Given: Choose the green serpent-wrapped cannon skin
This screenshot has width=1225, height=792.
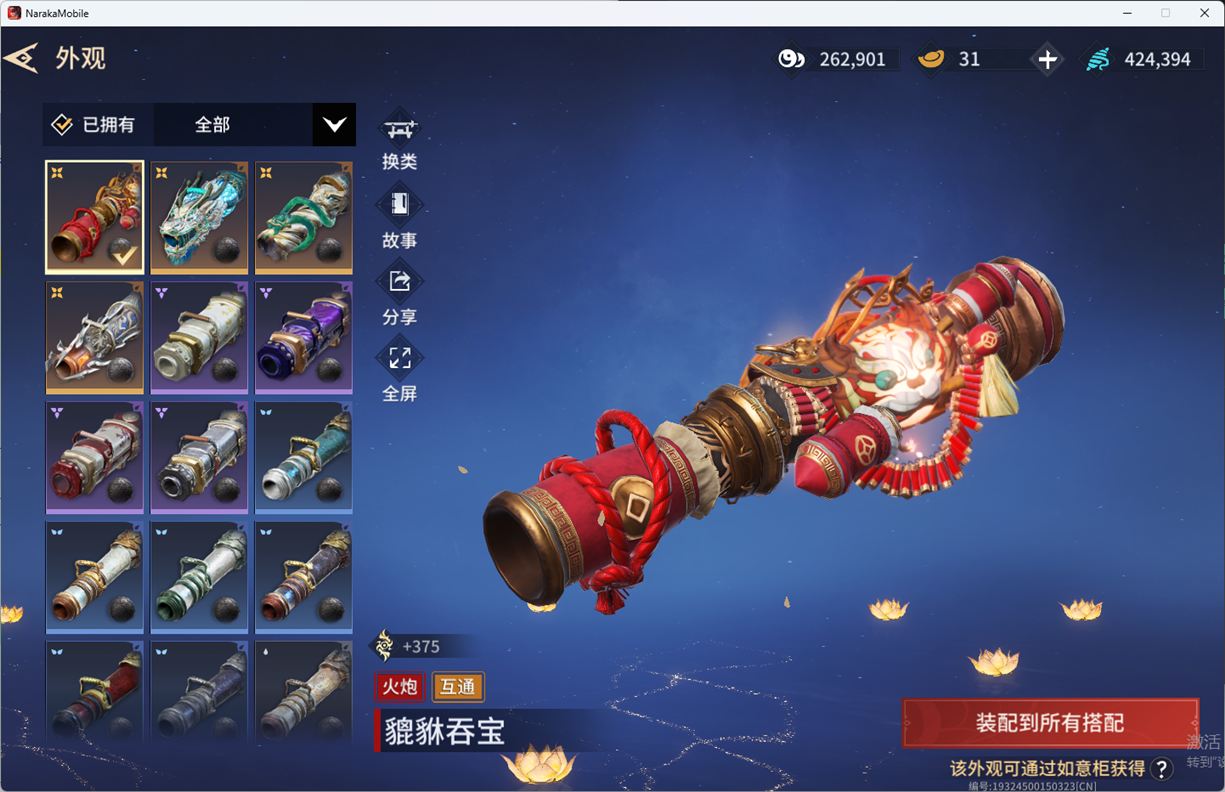Looking at the screenshot, I should click(304, 217).
